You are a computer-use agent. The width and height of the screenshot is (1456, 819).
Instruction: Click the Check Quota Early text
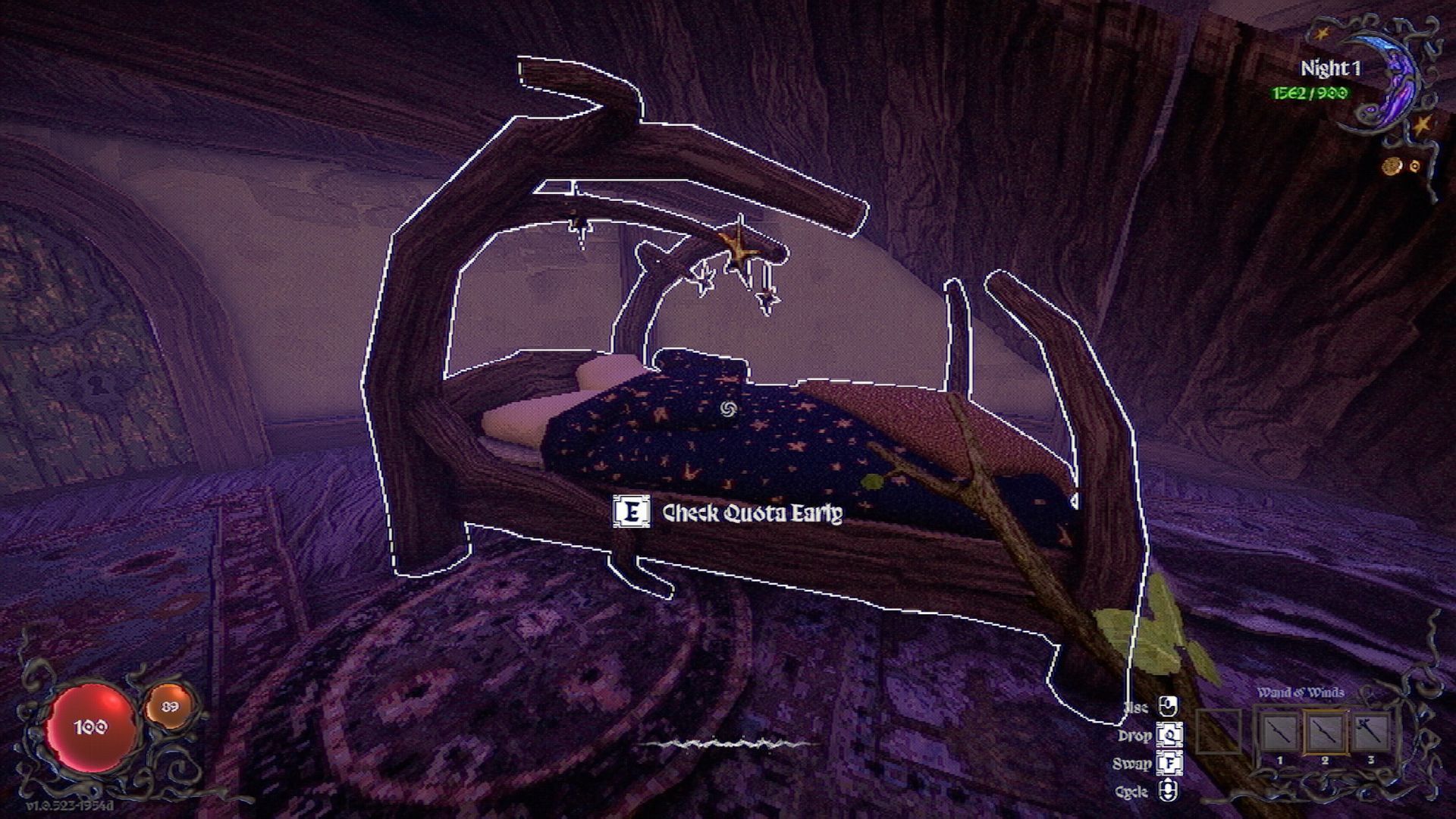pos(751,513)
